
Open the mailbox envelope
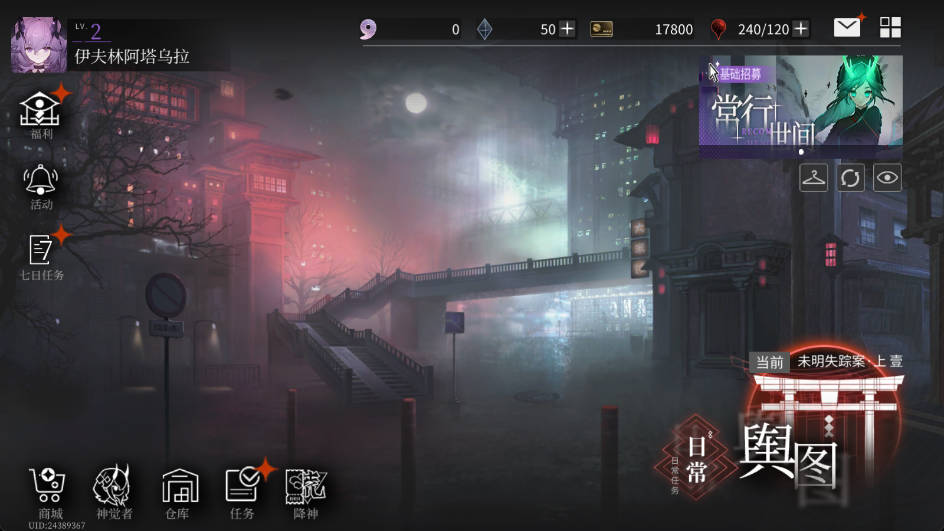pos(847,28)
